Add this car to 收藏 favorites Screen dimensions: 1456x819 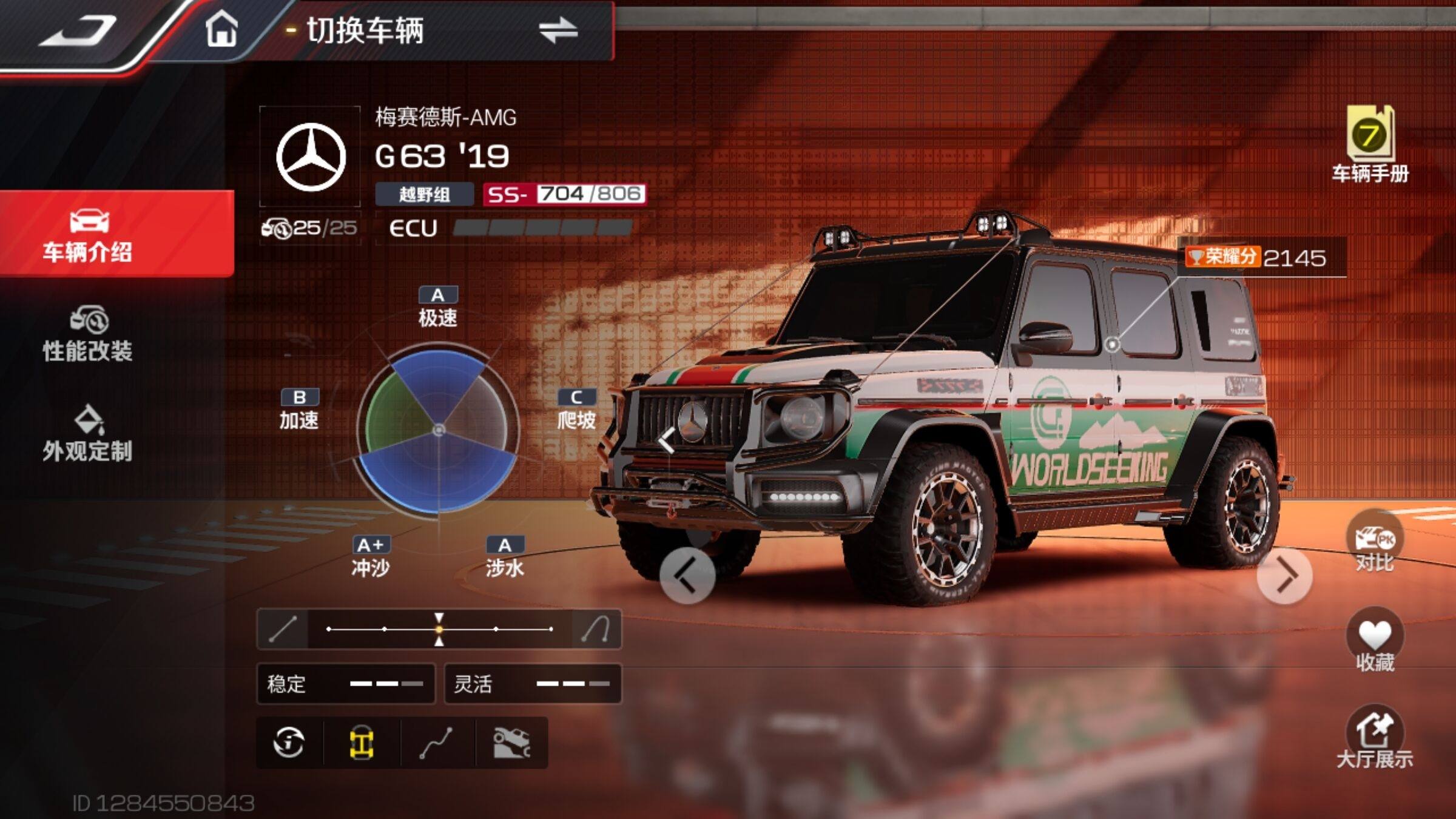(1374, 642)
